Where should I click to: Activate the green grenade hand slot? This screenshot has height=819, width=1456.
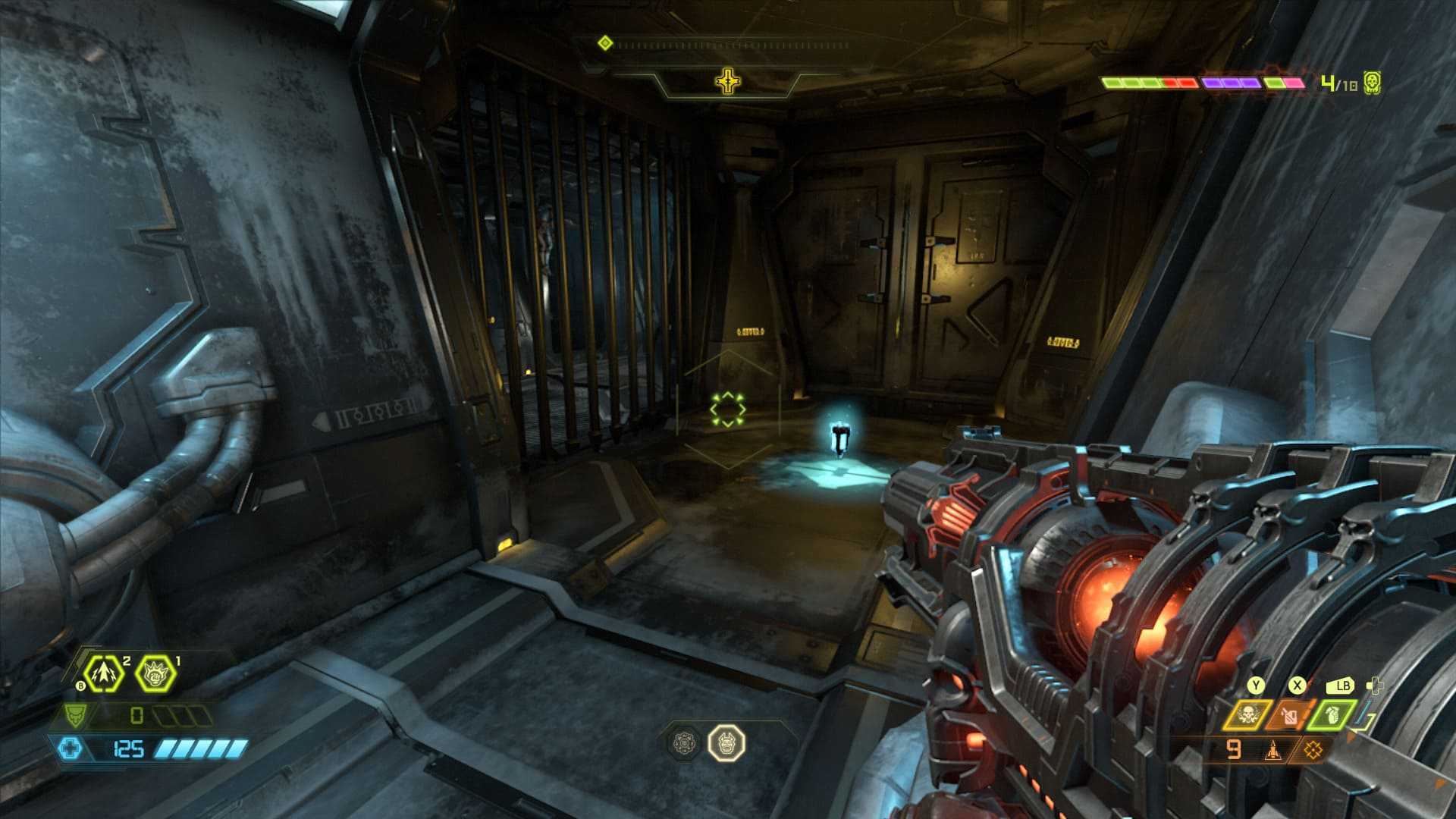[1330, 714]
